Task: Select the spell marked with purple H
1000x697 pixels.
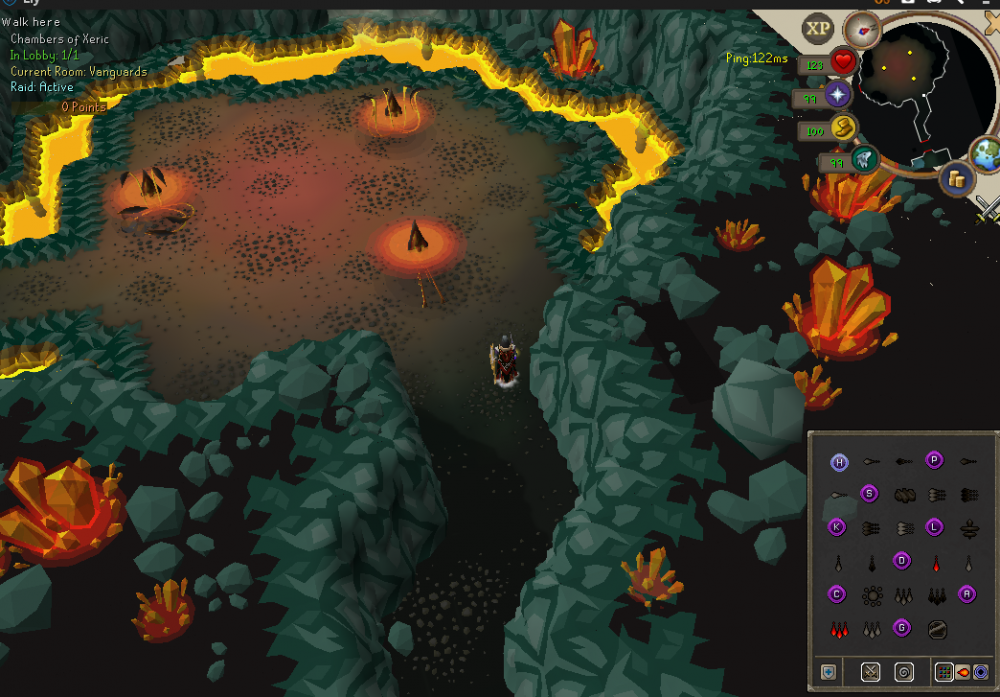Action: click(839, 462)
